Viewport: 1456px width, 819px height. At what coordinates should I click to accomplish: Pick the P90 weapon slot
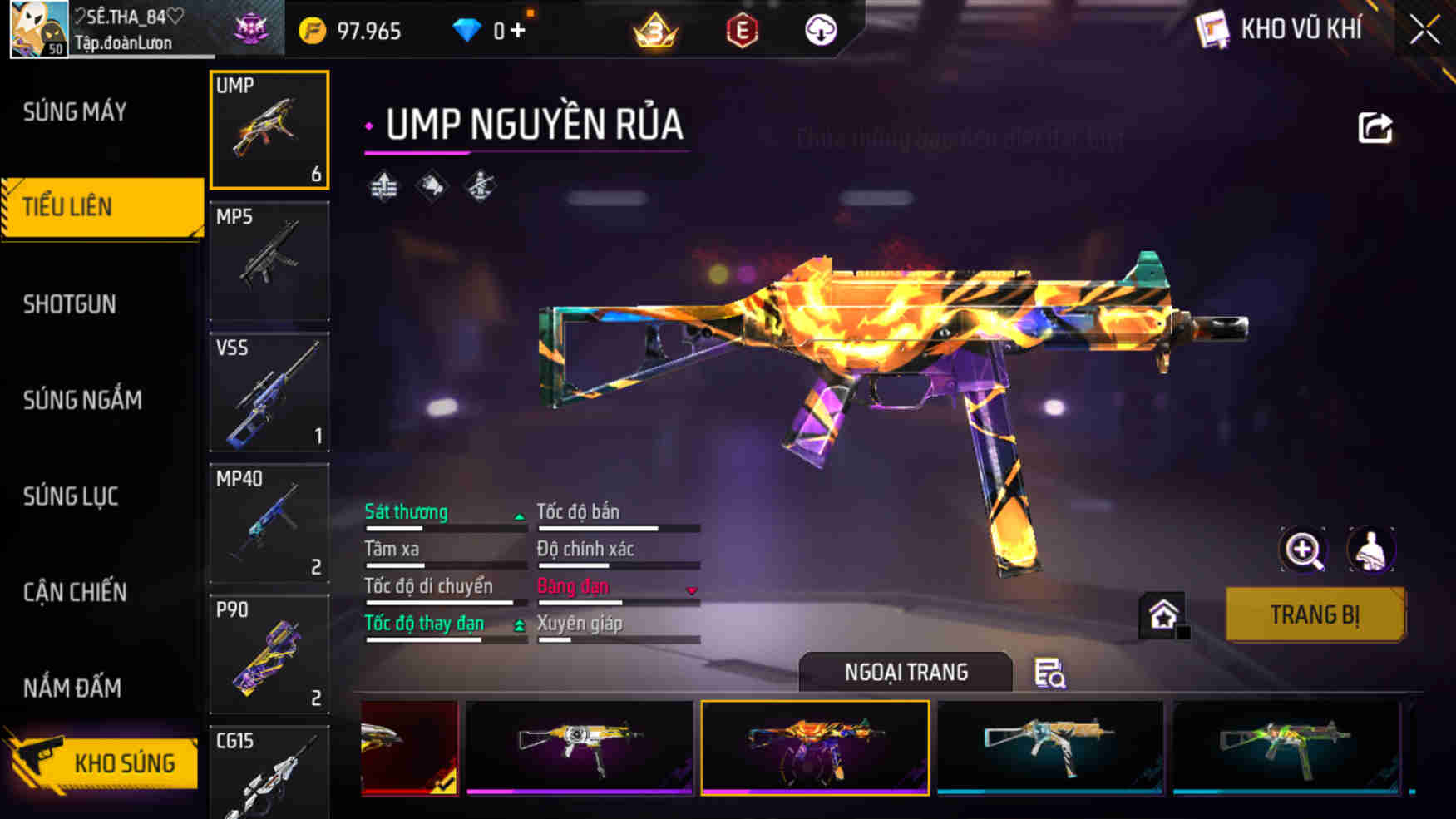click(269, 654)
